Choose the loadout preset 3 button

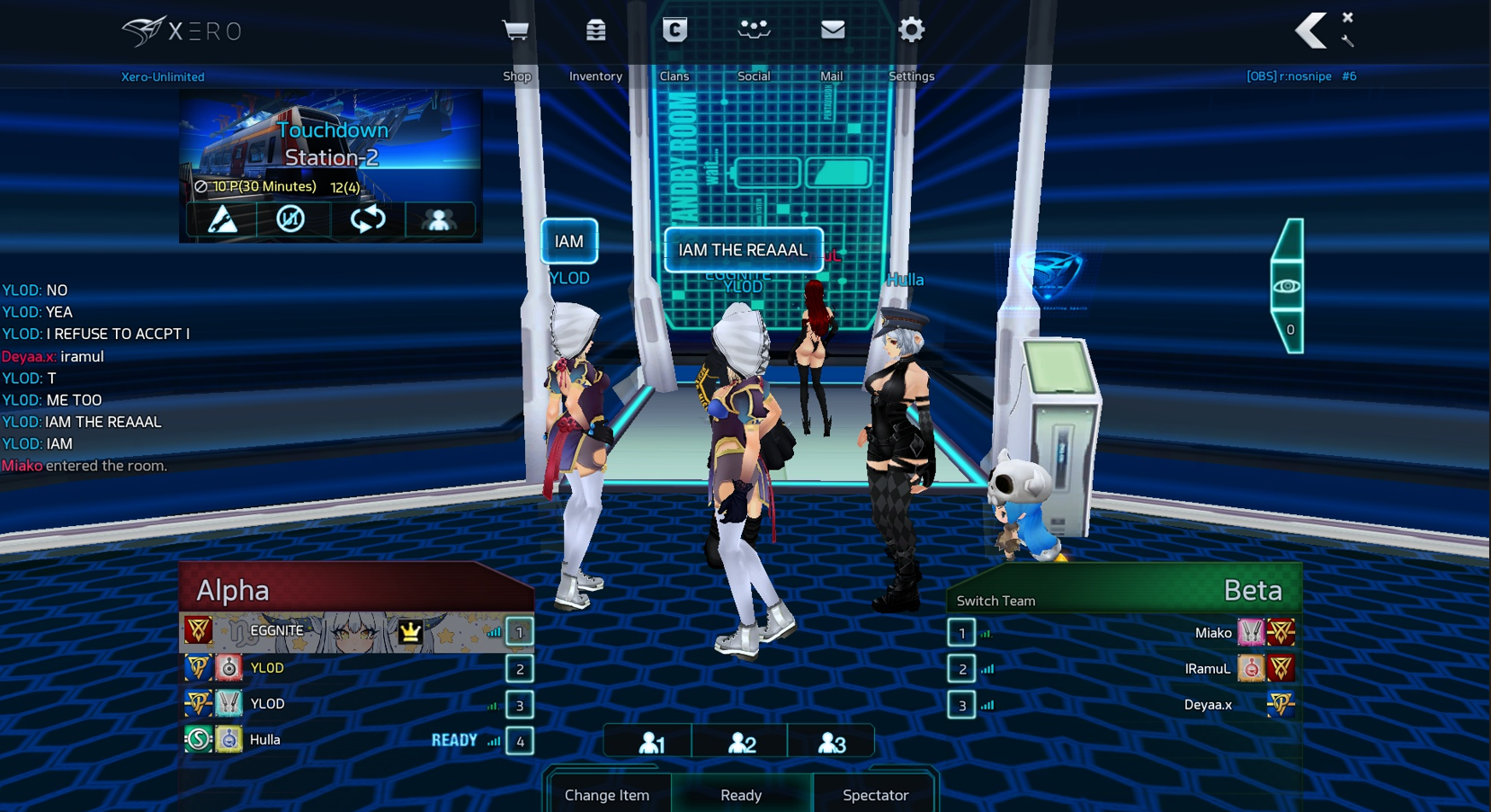tap(832, 743)
